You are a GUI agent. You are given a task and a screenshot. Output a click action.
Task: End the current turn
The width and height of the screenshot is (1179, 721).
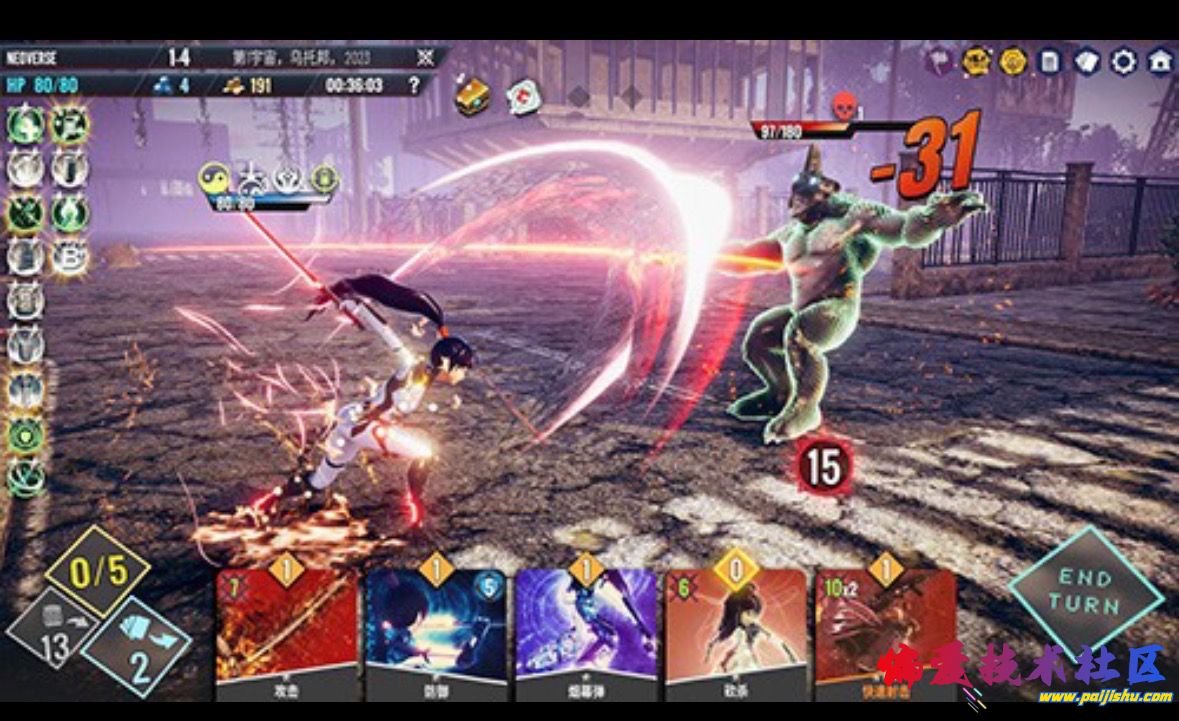tap(1086, 591)
